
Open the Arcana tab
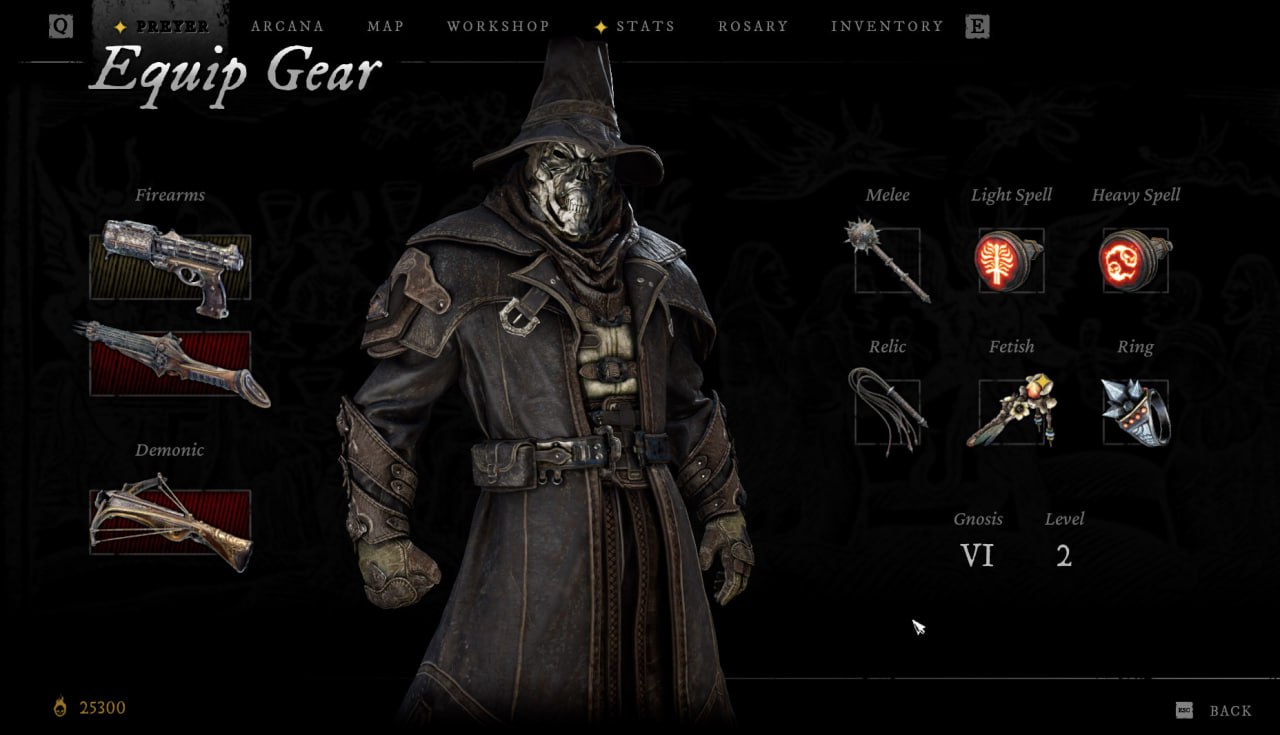[x=287, y=27]
